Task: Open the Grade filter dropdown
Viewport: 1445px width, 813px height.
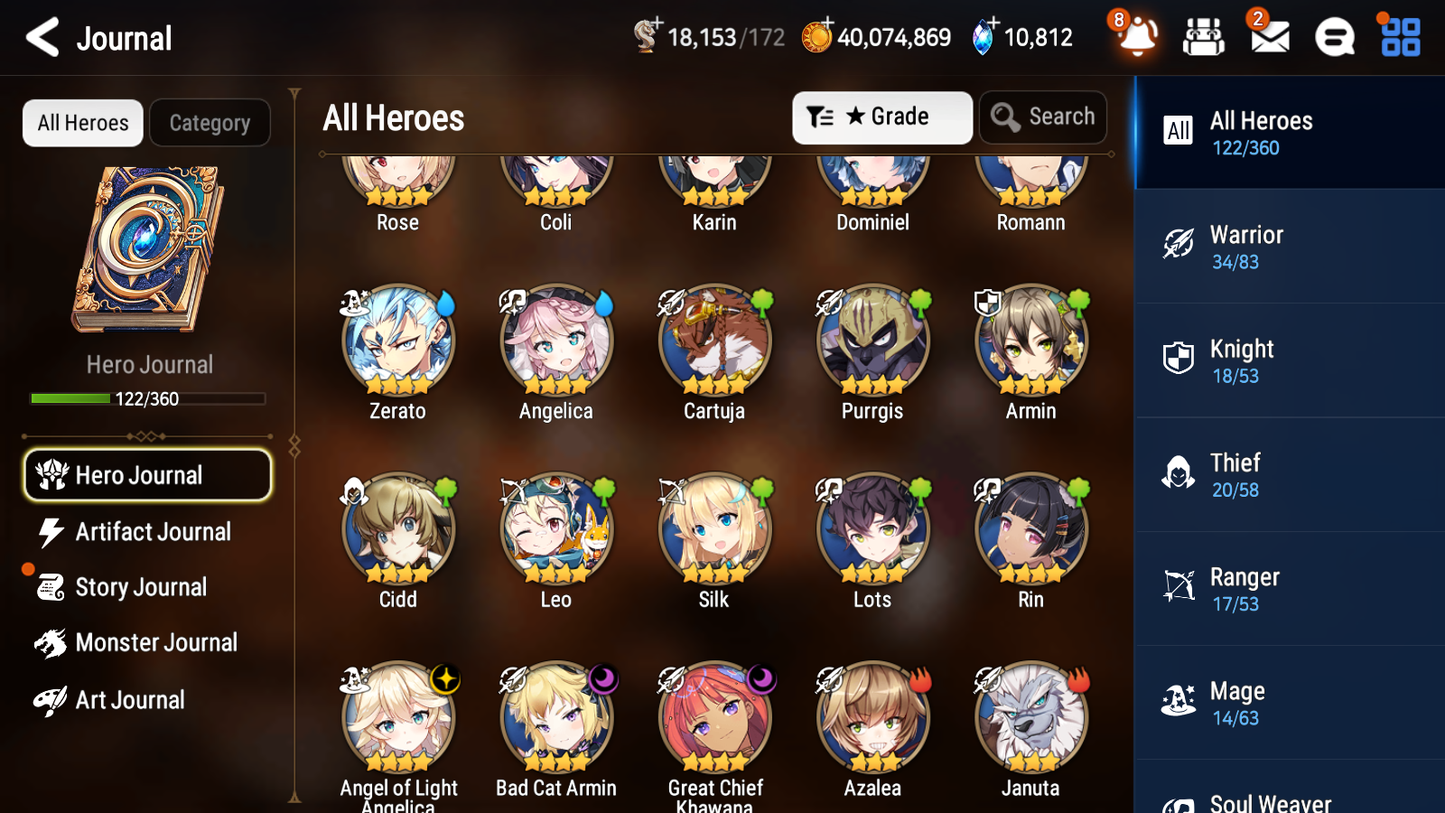Action: click(x=882, y=117)
